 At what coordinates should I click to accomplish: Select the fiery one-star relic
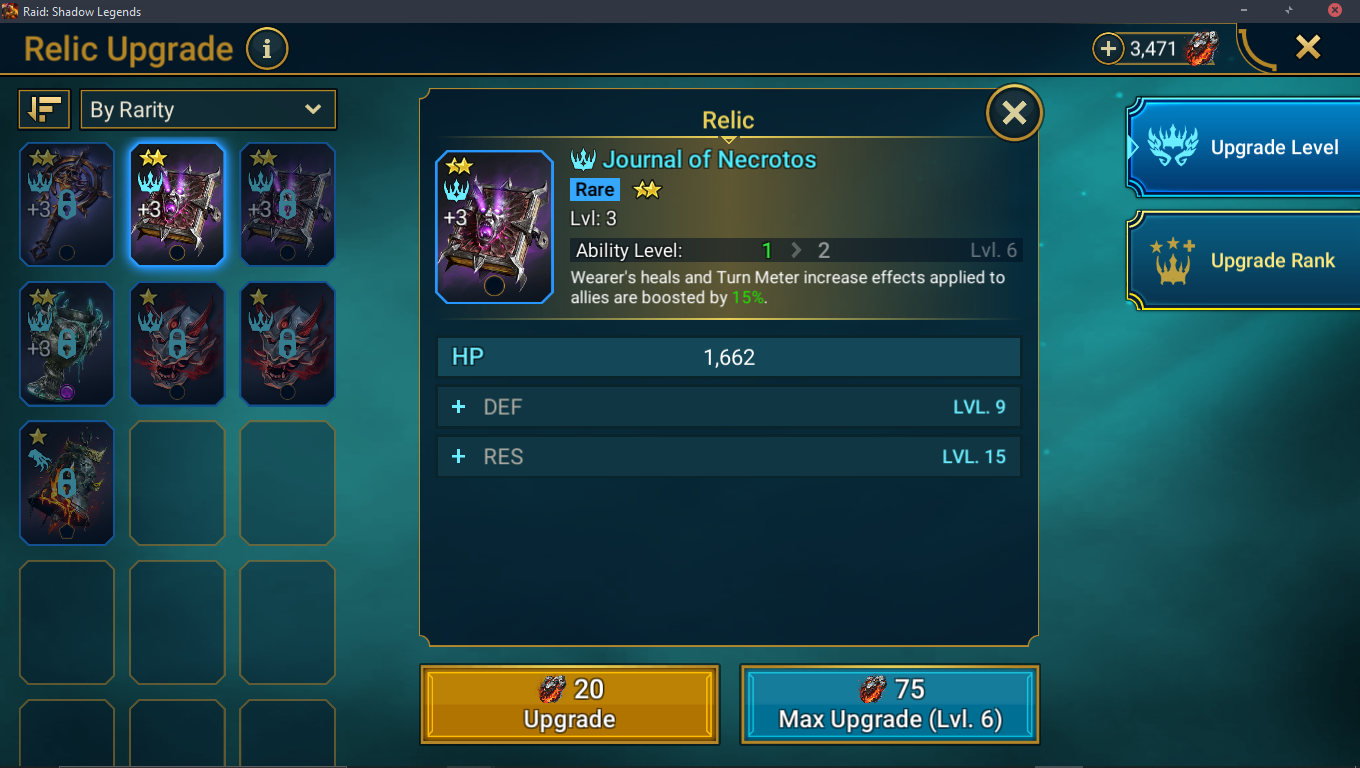pyautogui.click(x=67, y=483)
